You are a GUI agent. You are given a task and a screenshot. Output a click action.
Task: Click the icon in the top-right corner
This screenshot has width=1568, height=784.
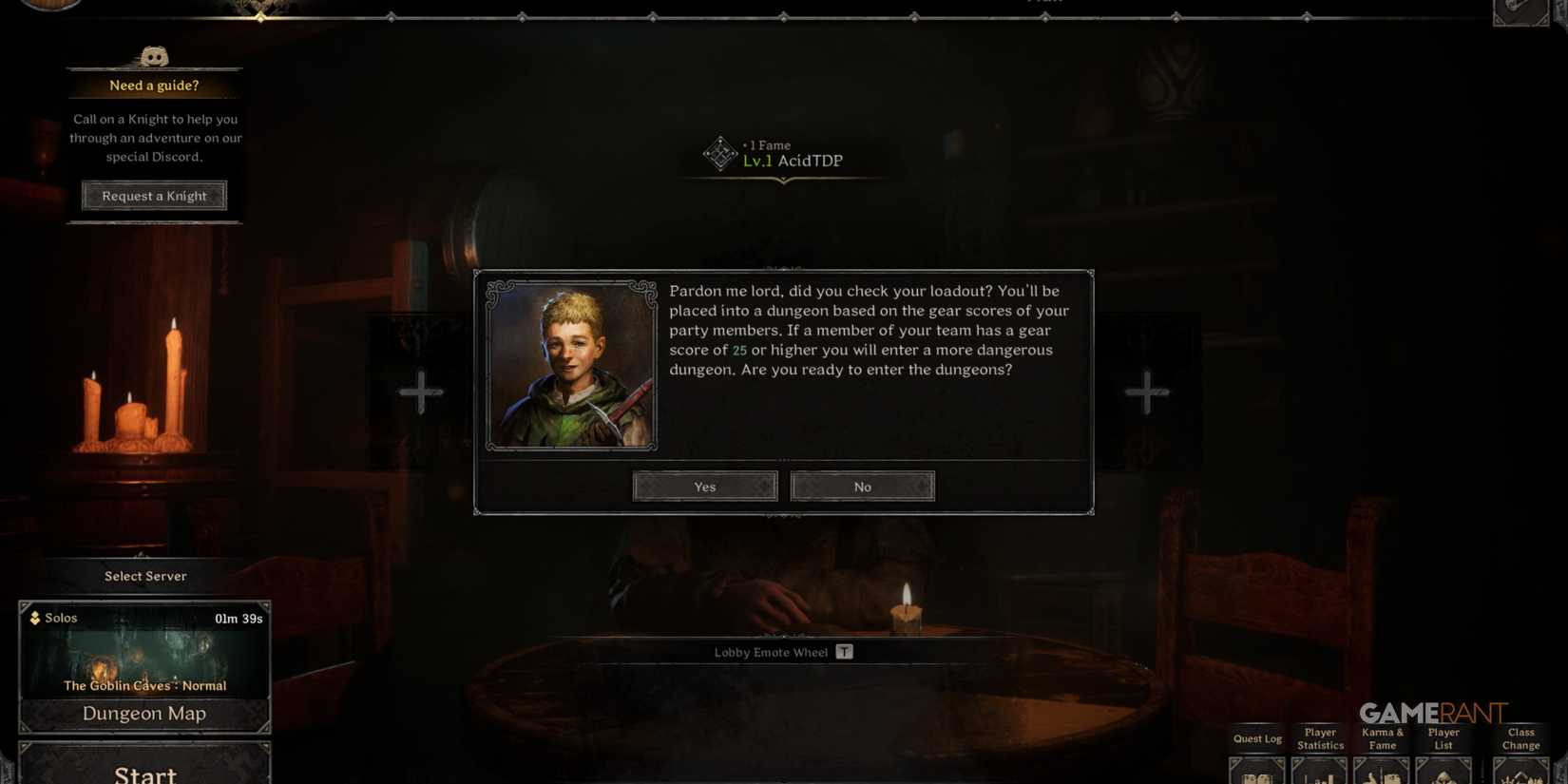[1520, 11]
